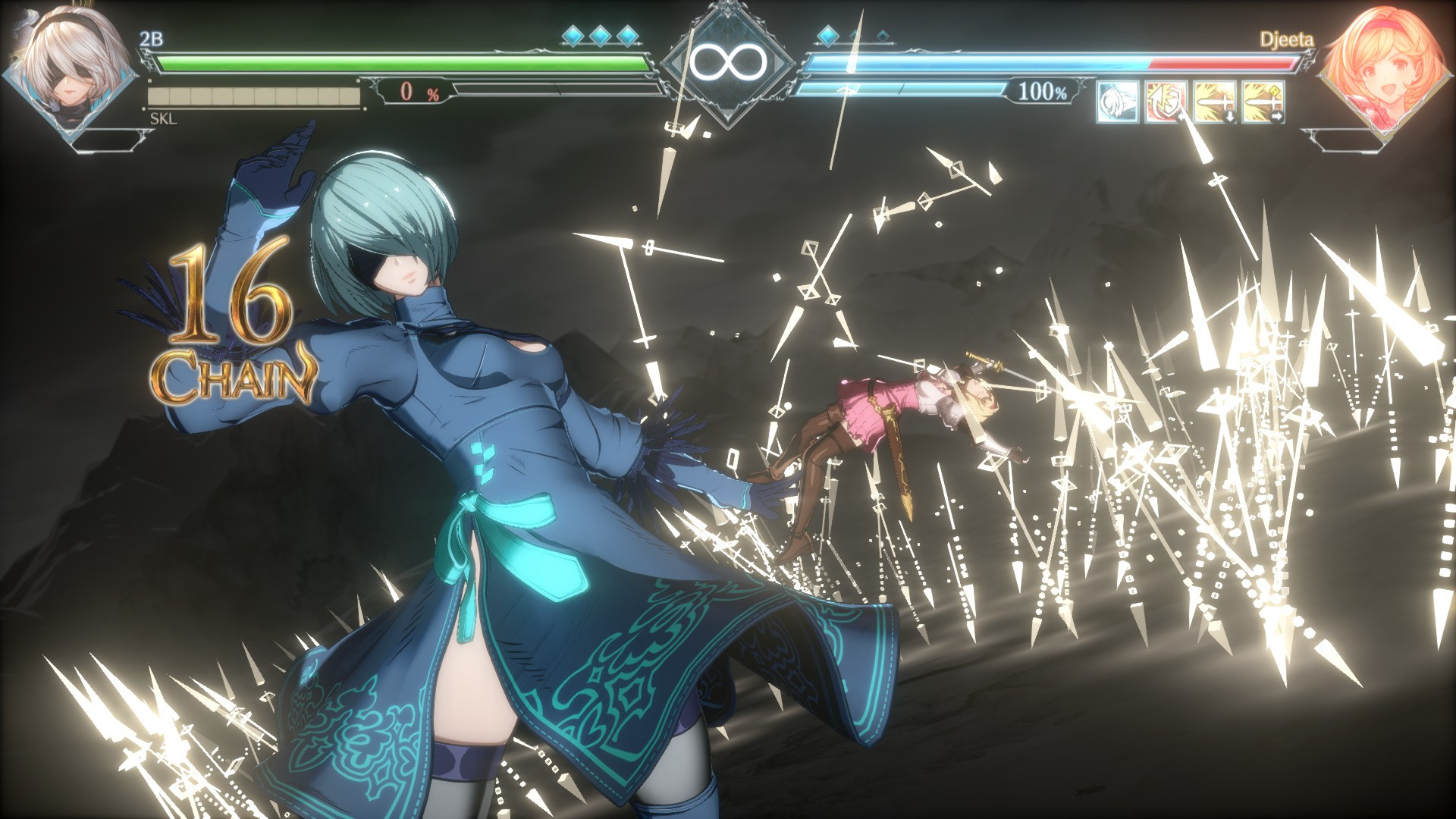Click the down-arrow badge on the third skill icon
Image resolution: width=1456 pixels, height=819 pixels.
(x=1229, y=116)
